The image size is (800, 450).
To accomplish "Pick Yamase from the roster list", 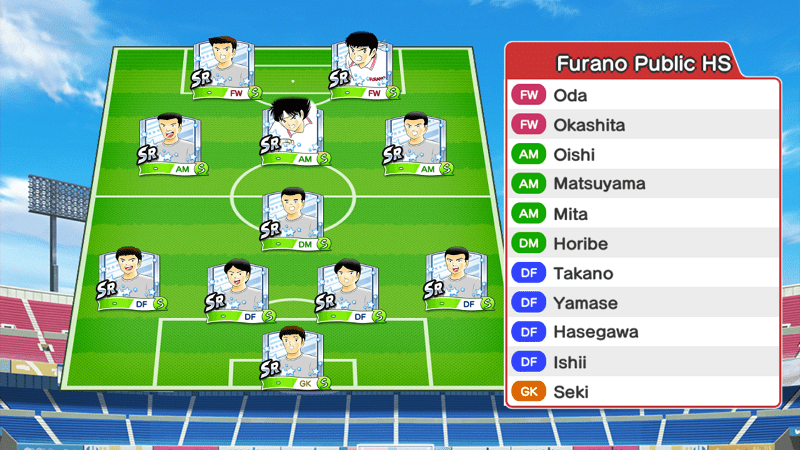I will [x=642, y=303].
